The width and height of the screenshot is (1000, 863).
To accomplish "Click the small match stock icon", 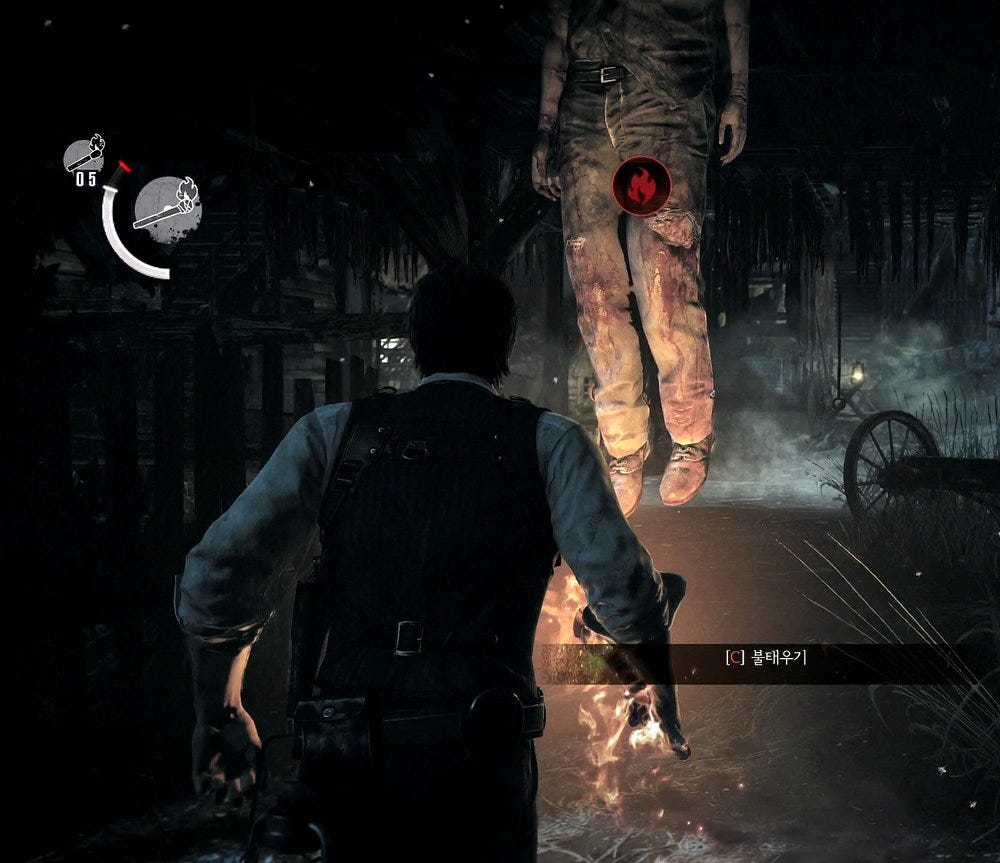I will pyautogui.click(x=84, y=155).
